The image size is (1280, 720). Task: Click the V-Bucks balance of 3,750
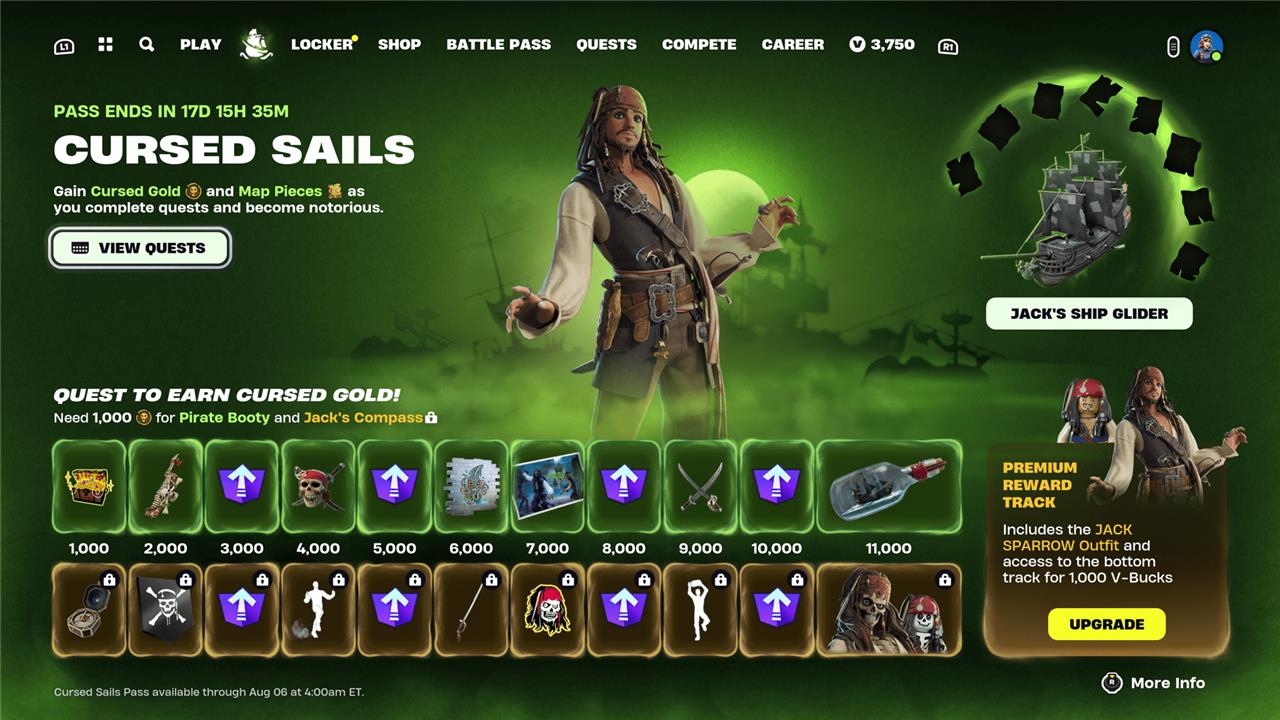coord(882,44)
